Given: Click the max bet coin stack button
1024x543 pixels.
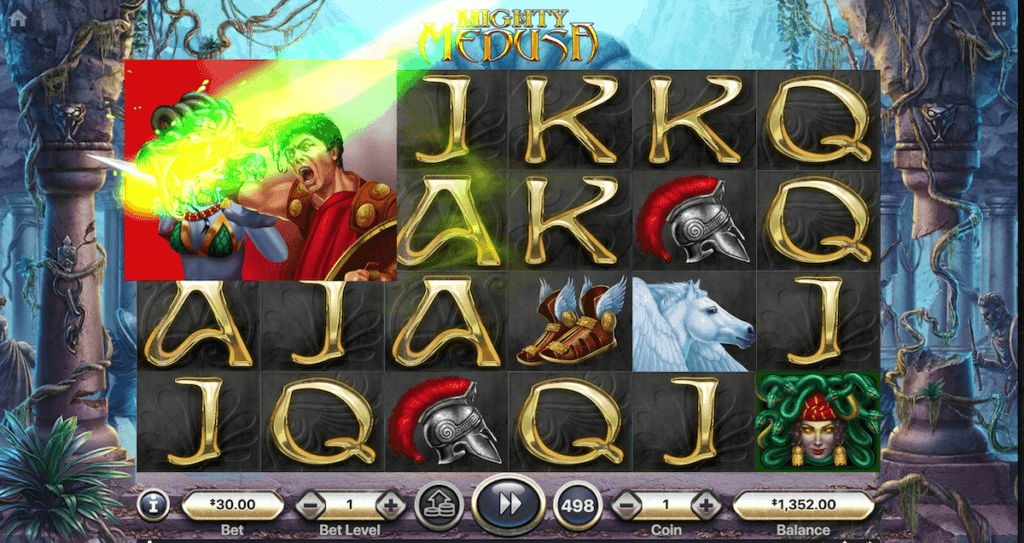Looking at the screenshot, I should 437,504.
